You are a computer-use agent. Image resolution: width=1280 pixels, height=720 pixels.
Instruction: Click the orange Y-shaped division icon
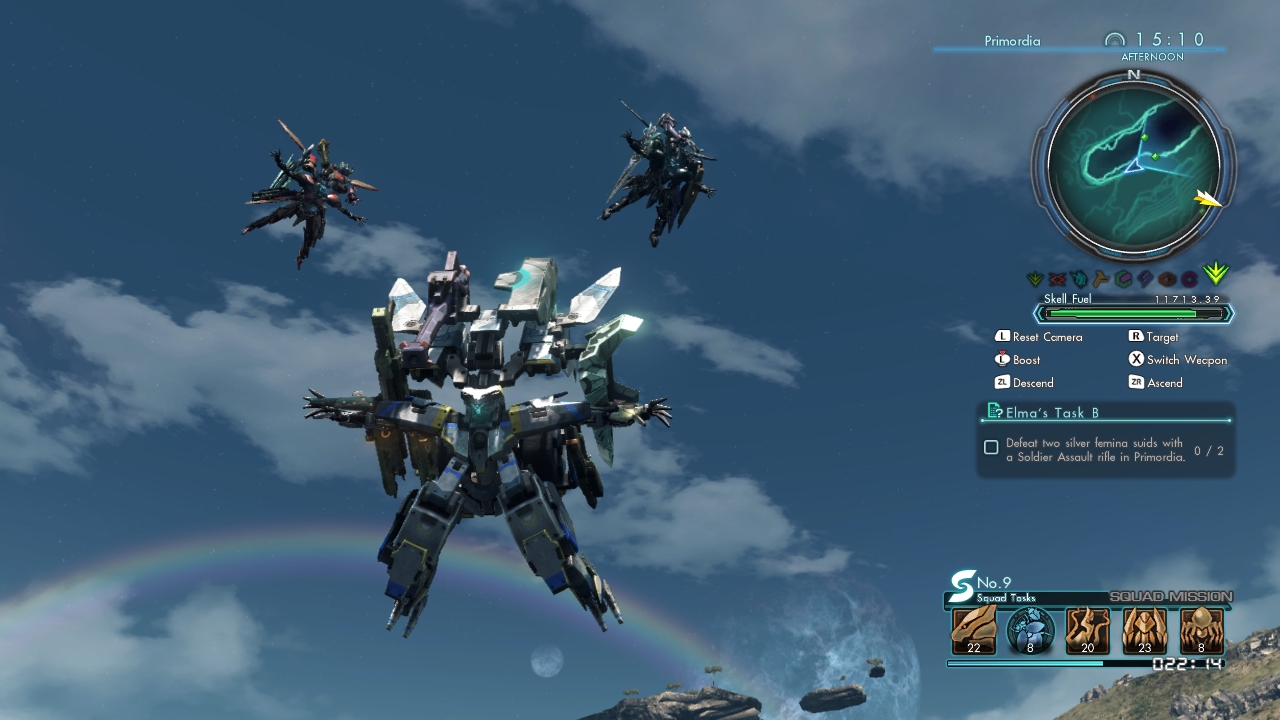coord(1101,279)
